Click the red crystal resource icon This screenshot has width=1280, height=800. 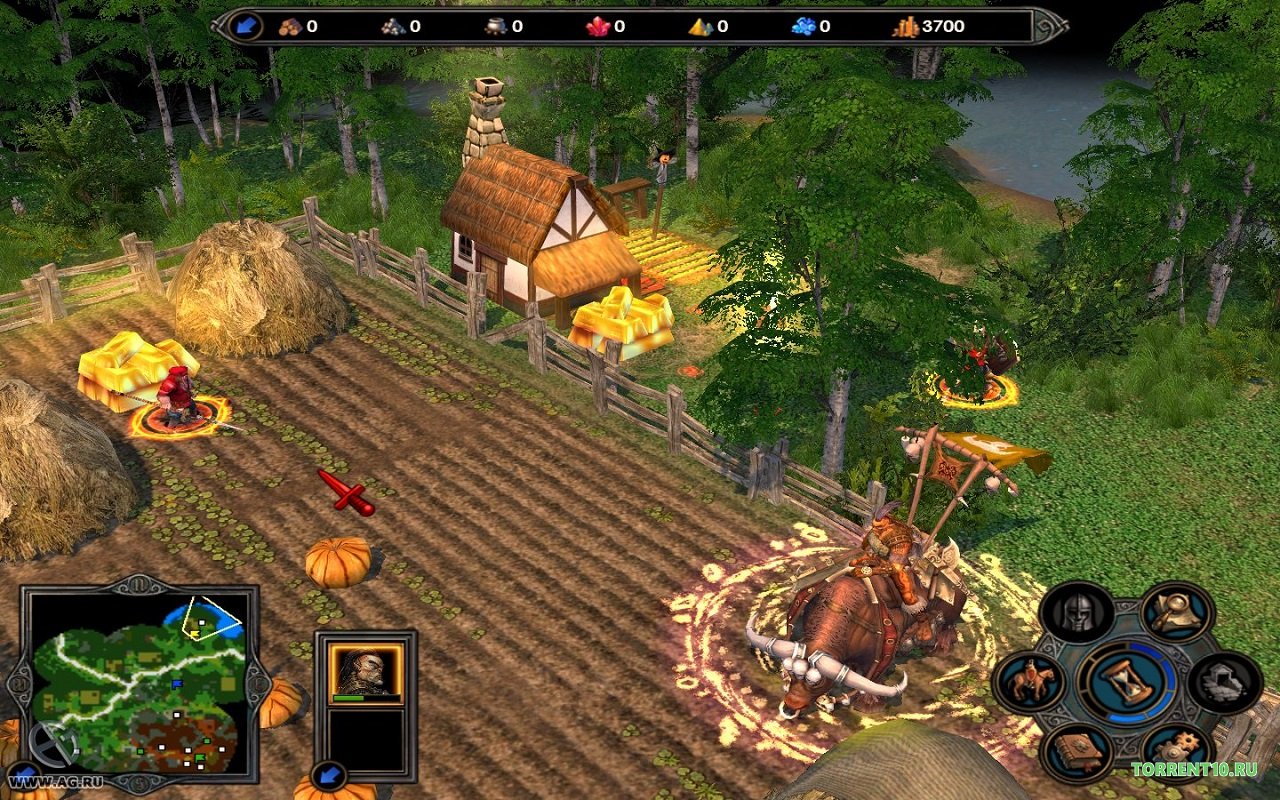(598, 27)
